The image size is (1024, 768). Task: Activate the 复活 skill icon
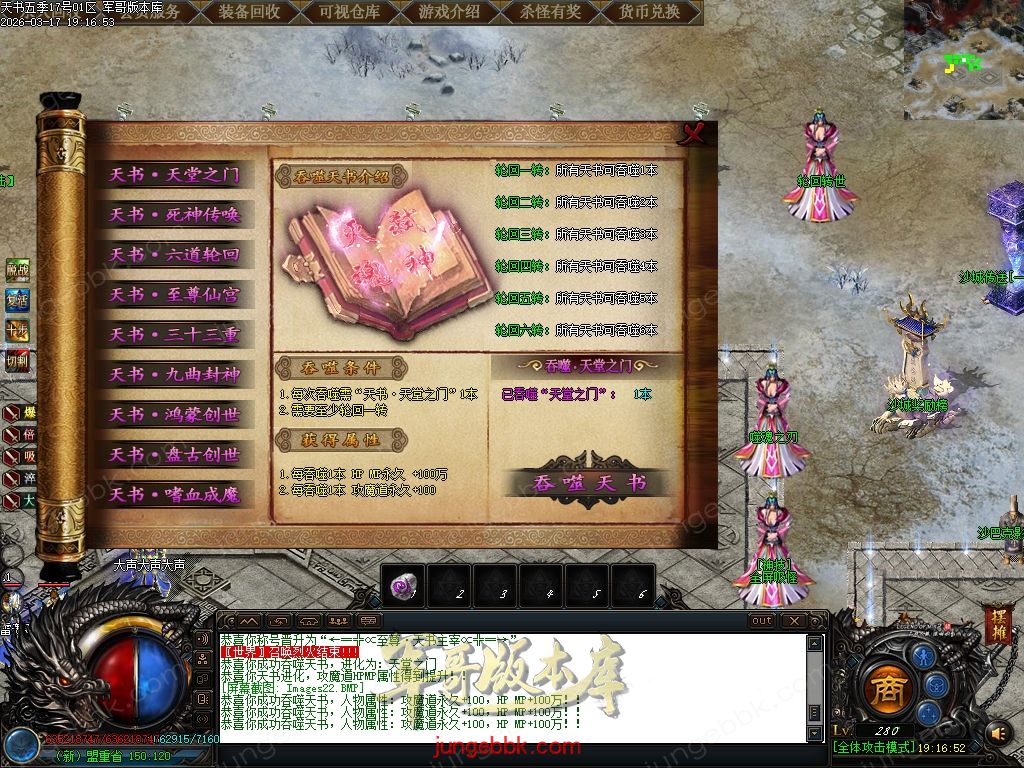click(x=17, y=300)
